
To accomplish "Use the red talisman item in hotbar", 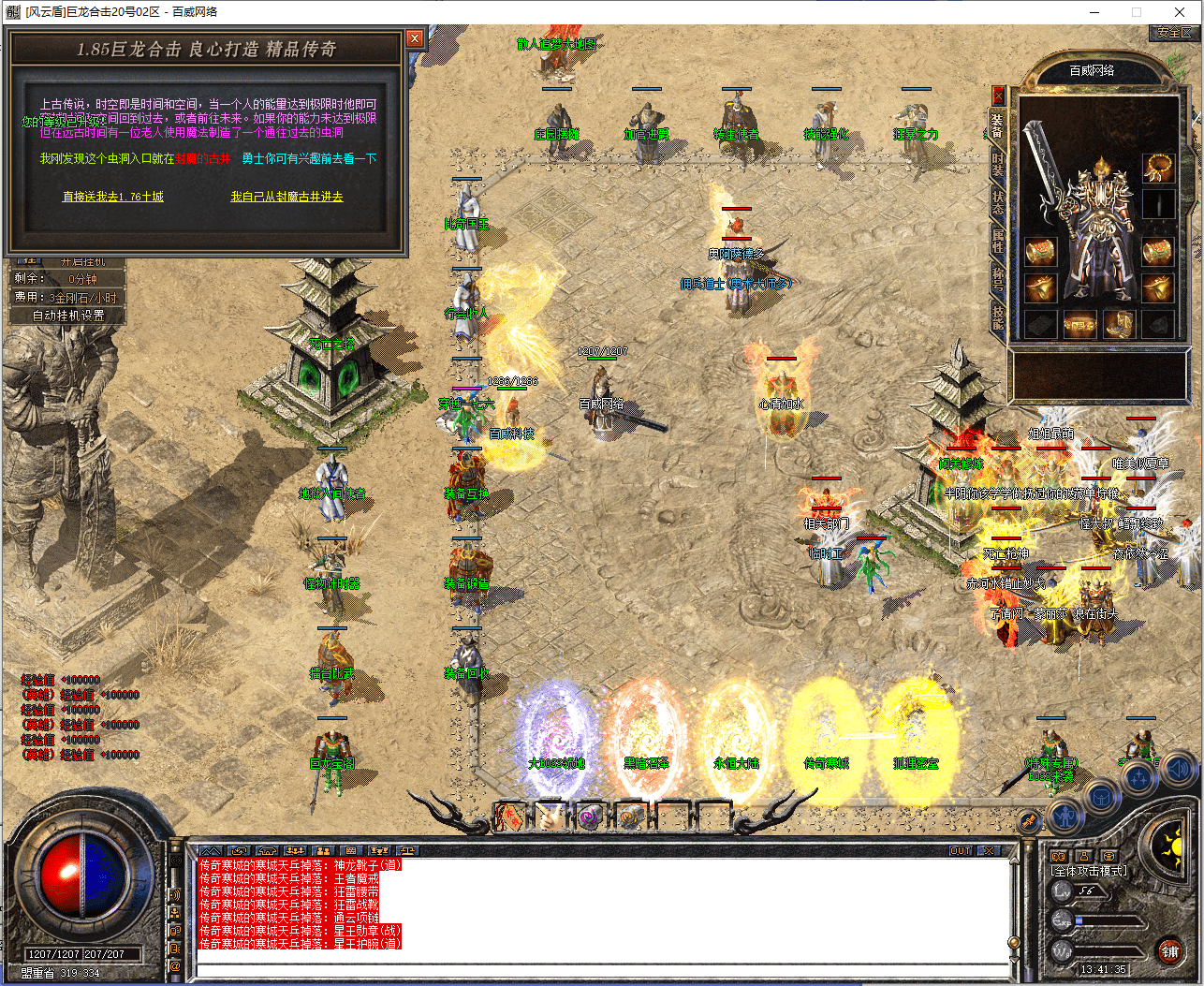I will (x=510, y=817).
